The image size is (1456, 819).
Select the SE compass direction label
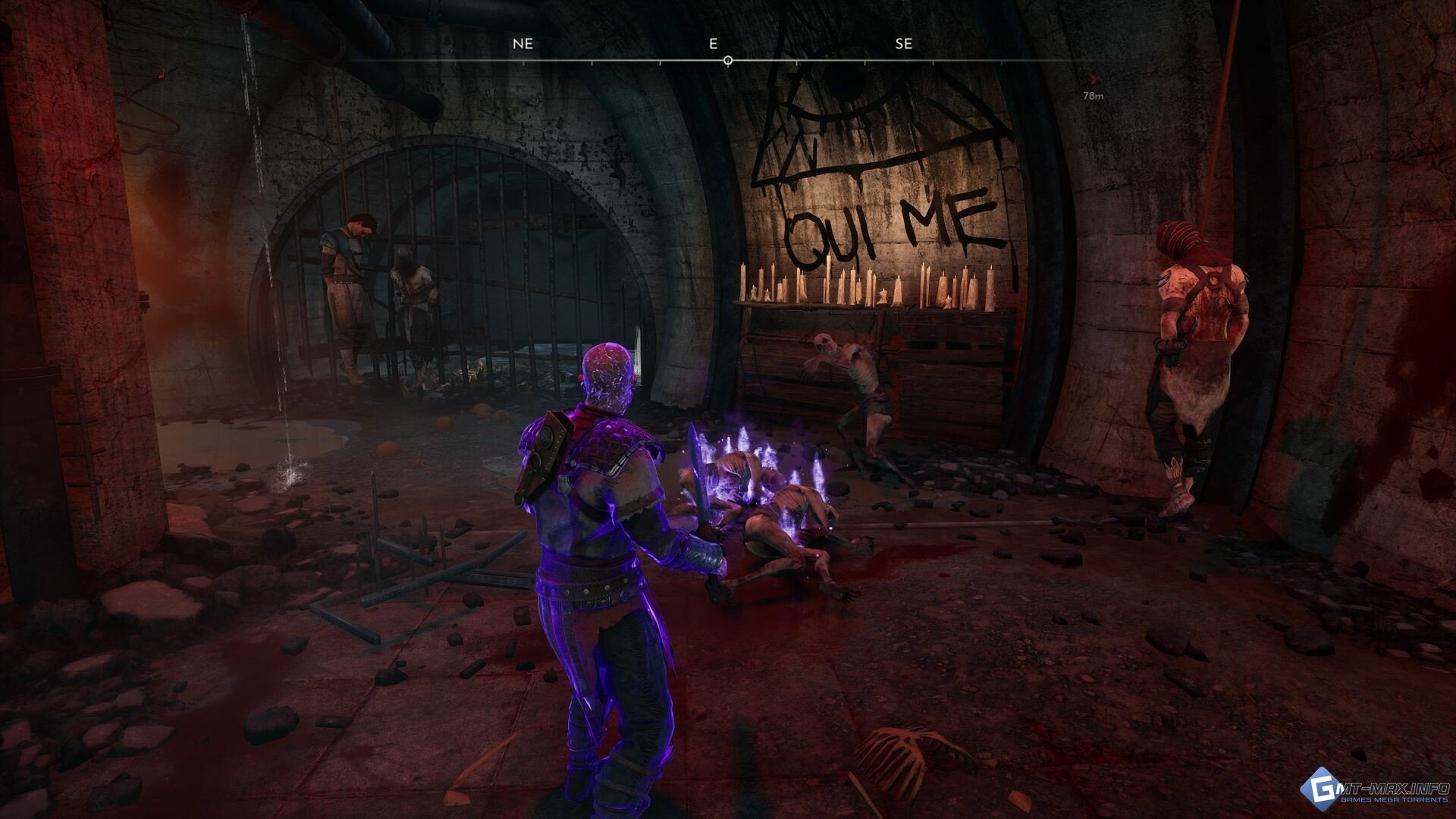[903, 44]
